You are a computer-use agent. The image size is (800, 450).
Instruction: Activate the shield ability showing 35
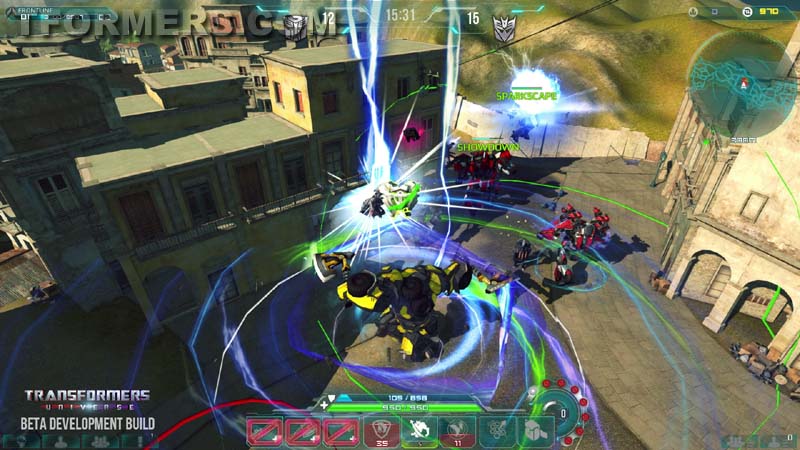380,431
